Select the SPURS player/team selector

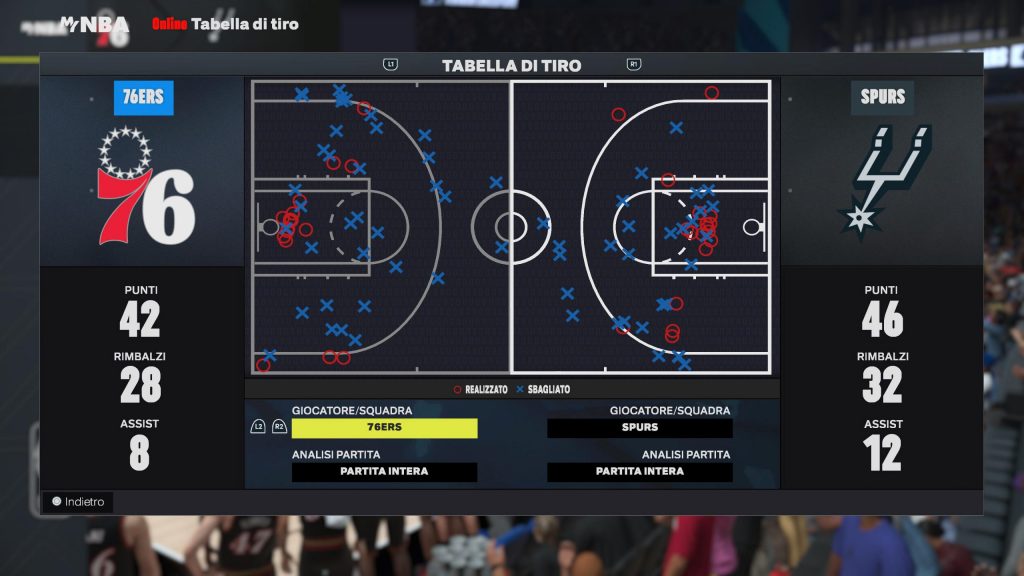pos(639,428)
